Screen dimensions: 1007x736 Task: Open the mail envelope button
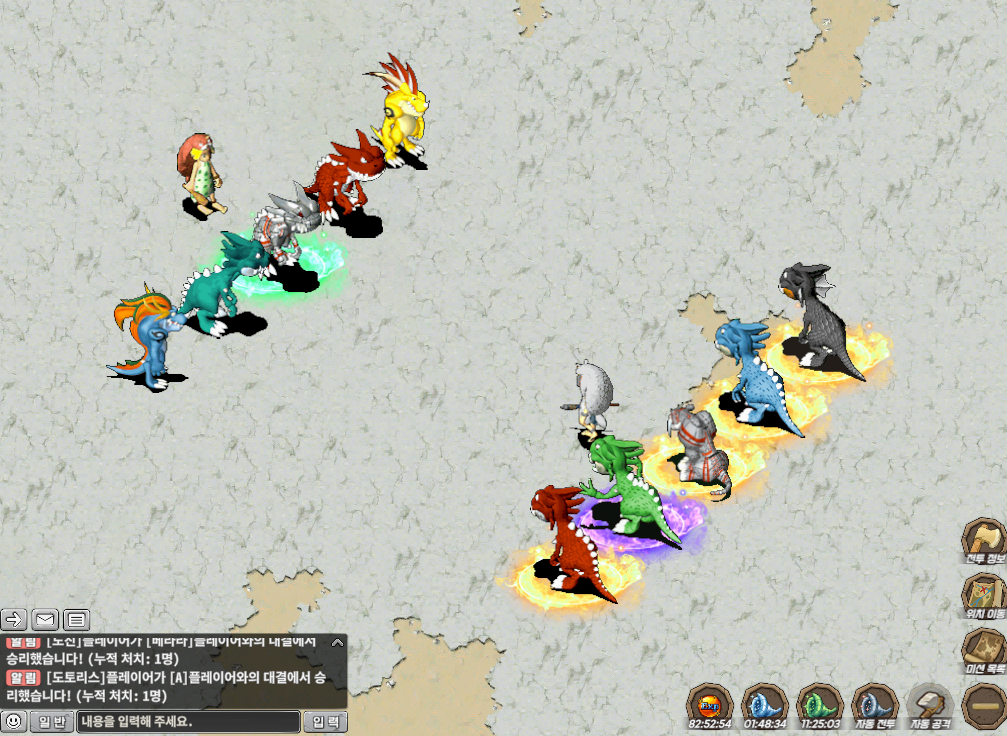pyautogui.click(x=45, y=619)
